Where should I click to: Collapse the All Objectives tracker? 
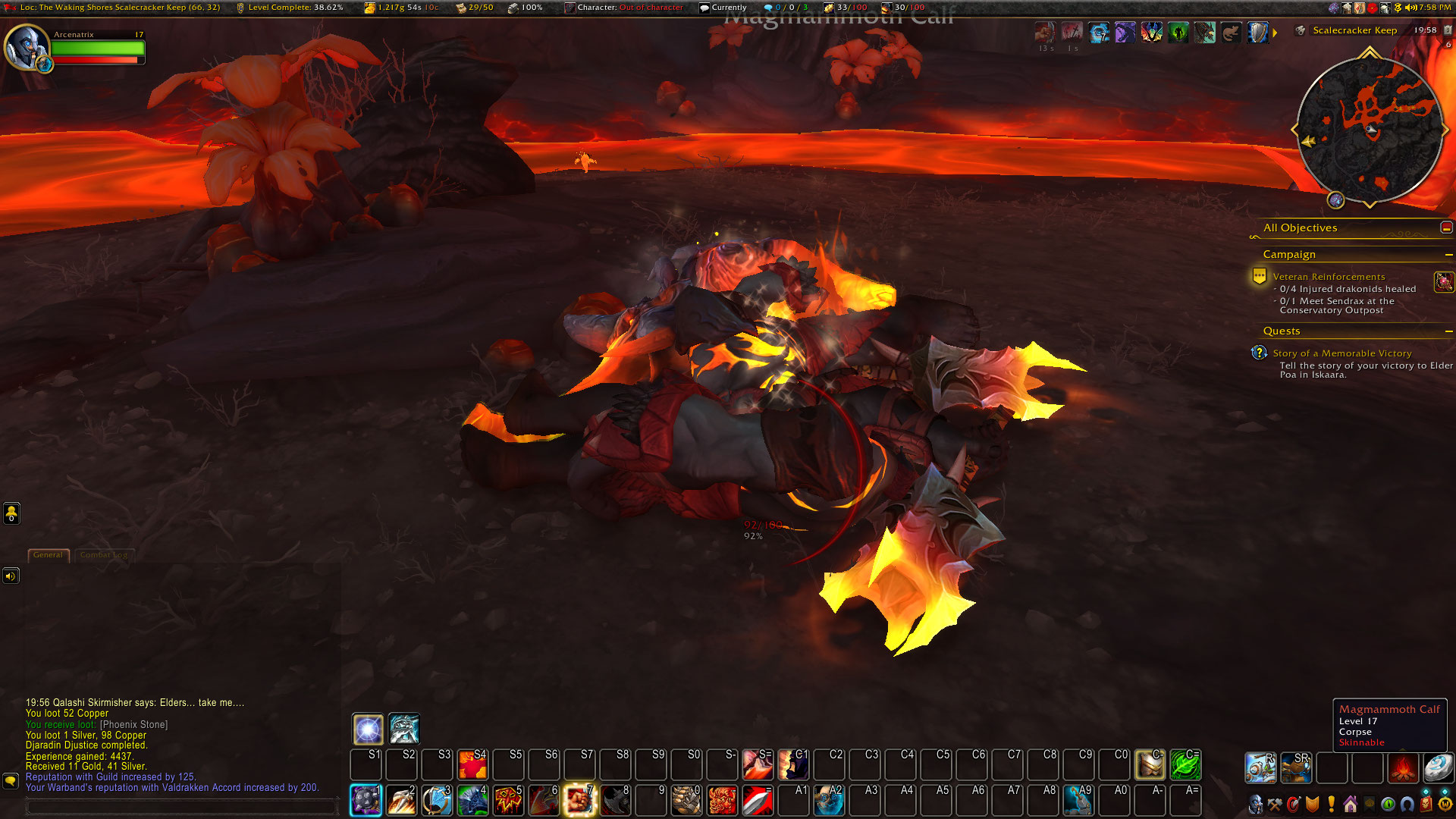(1446, 227)
